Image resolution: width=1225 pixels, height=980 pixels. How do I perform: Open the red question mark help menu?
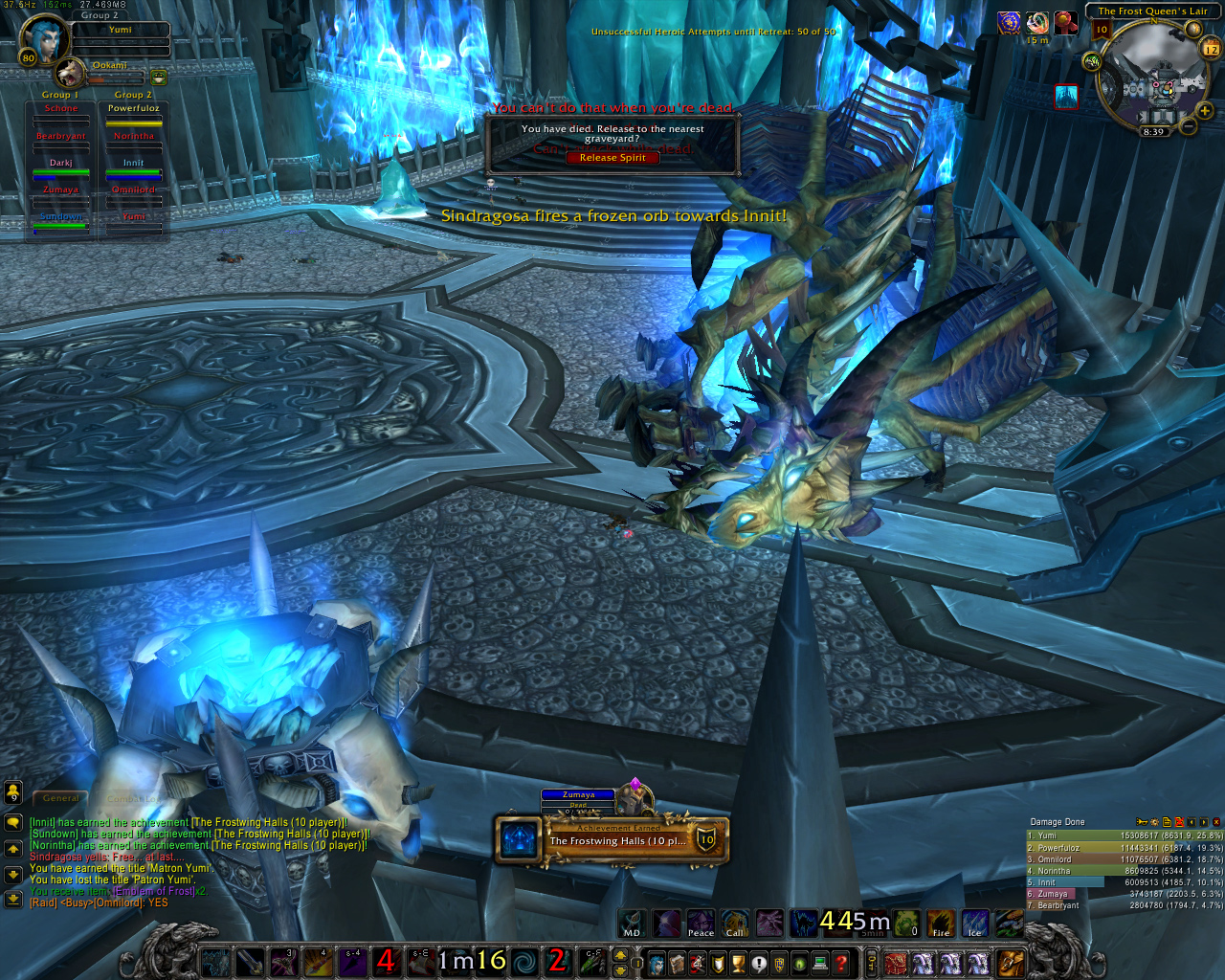[x=841, y=962]
